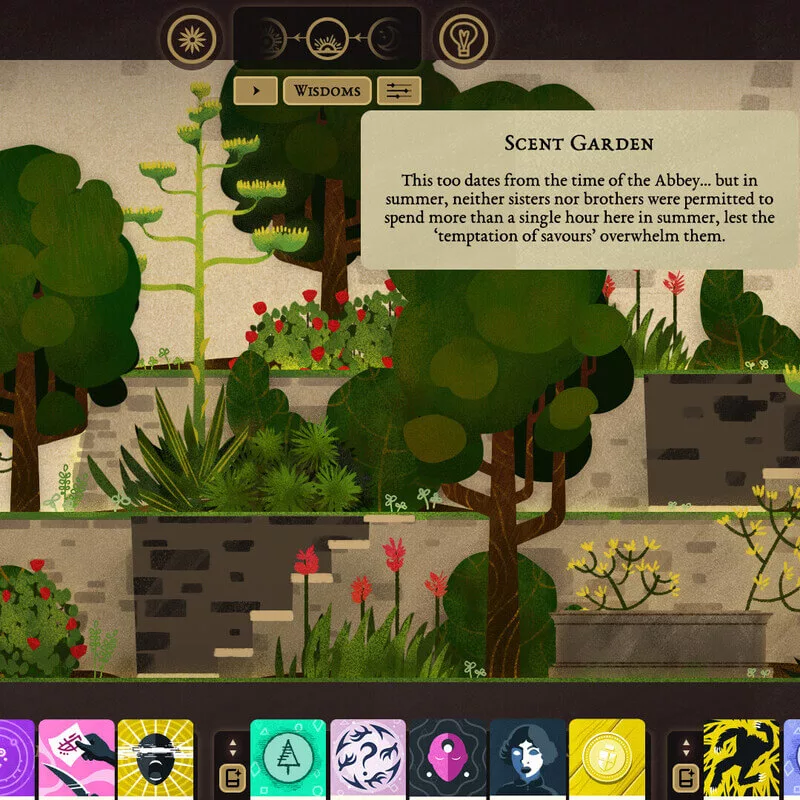800x800 pixels.
Task: Click the tray icon beside the beast card
Action: pos(687,775)
